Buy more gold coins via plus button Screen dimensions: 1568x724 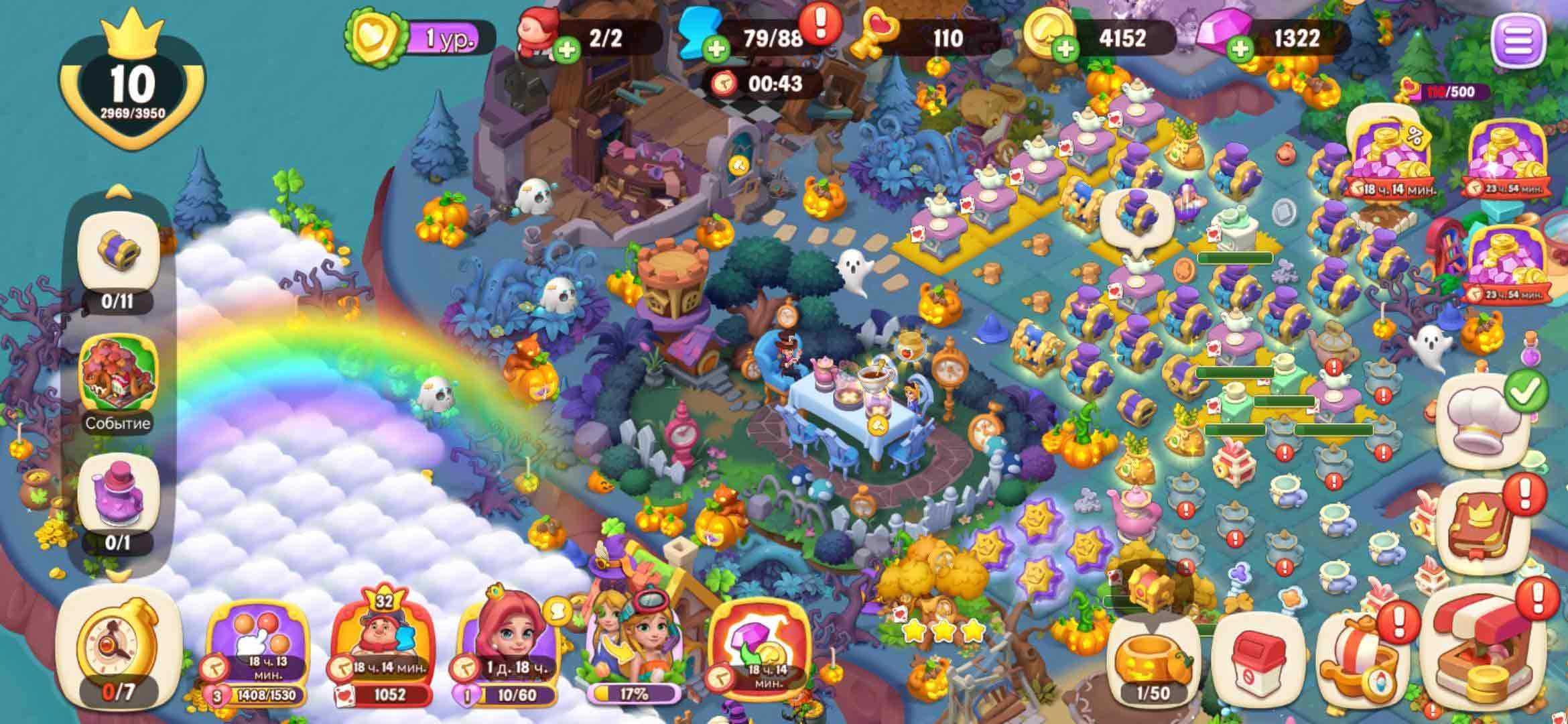click(1066, 49)
